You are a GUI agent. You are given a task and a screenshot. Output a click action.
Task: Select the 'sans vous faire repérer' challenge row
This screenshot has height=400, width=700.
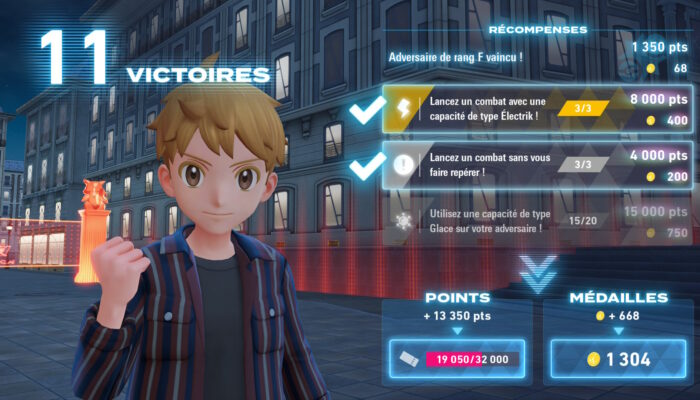538,165
